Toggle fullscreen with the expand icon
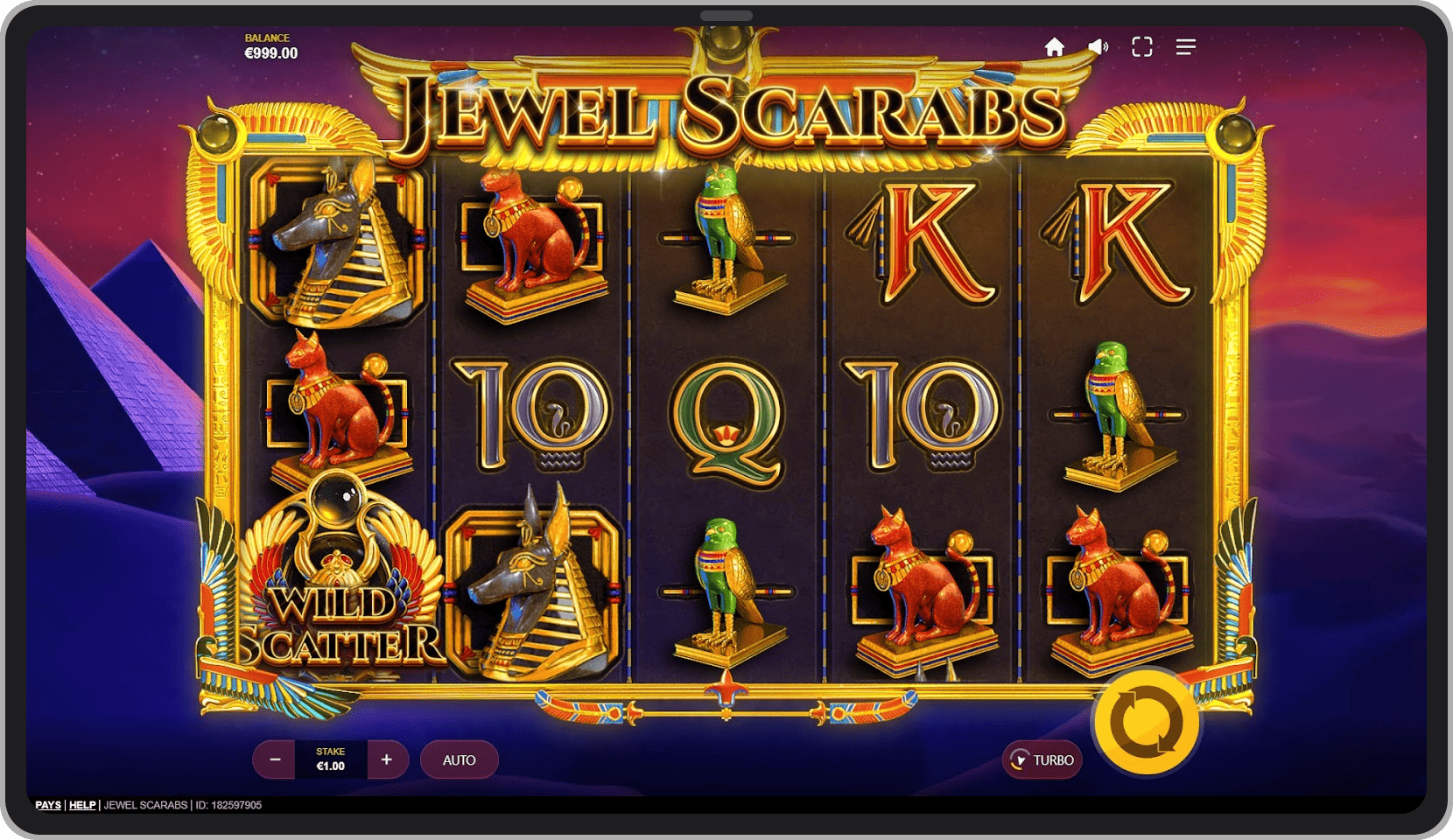1453x840 pixels. (1141, 46)
